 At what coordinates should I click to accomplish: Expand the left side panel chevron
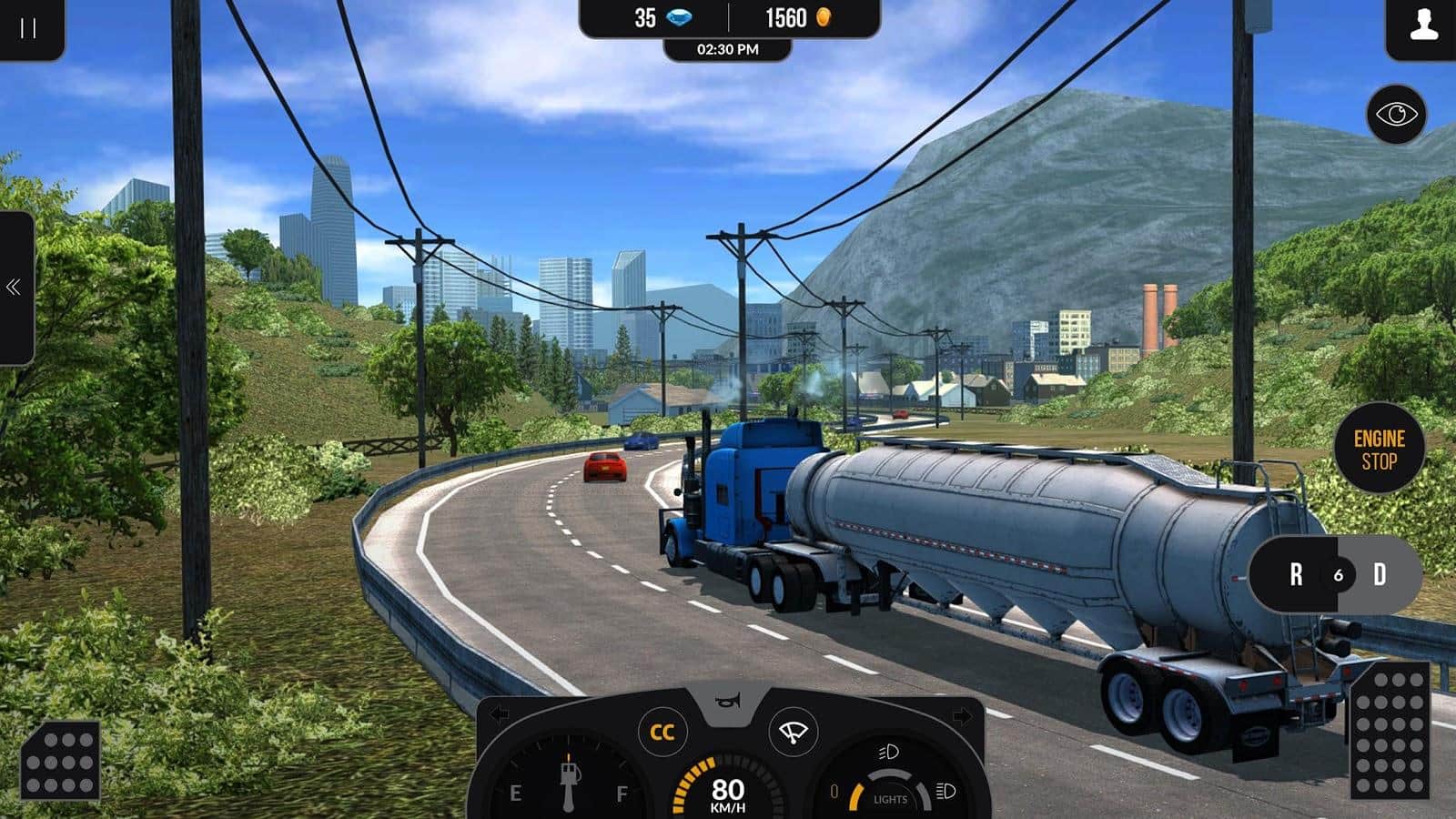(x=14, y=287)
